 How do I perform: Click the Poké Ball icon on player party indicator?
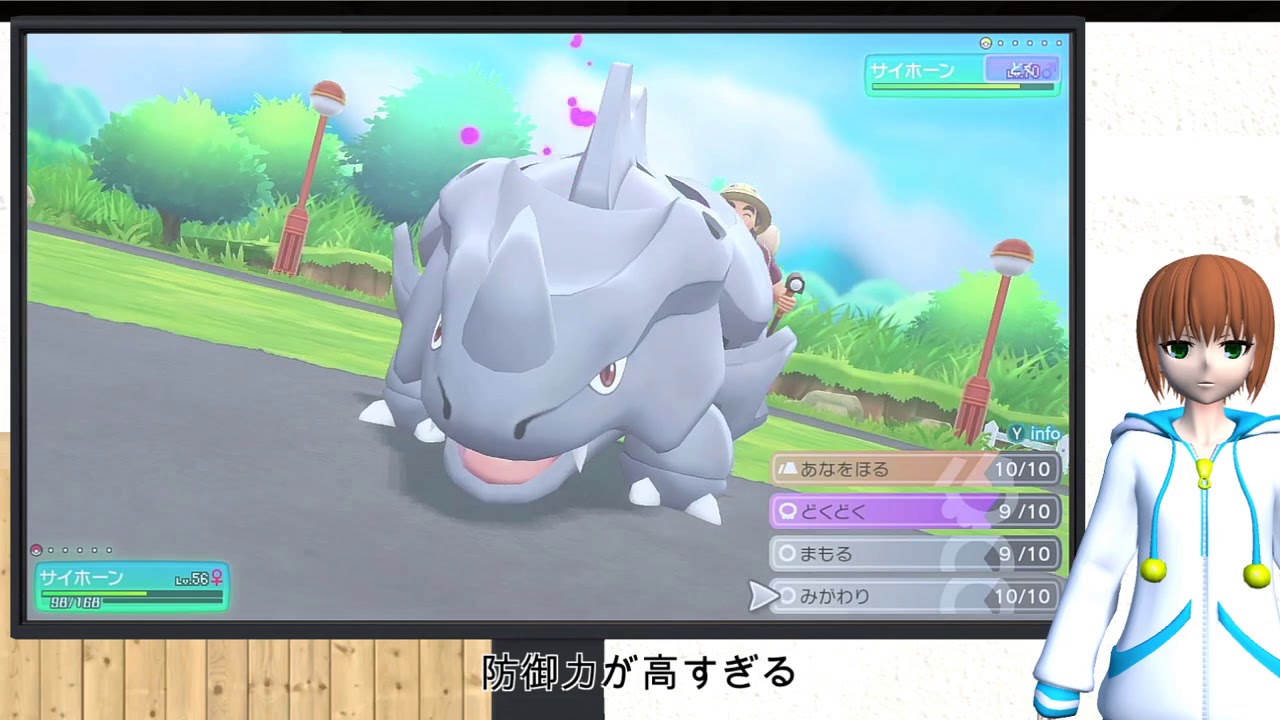click(37, 550)
